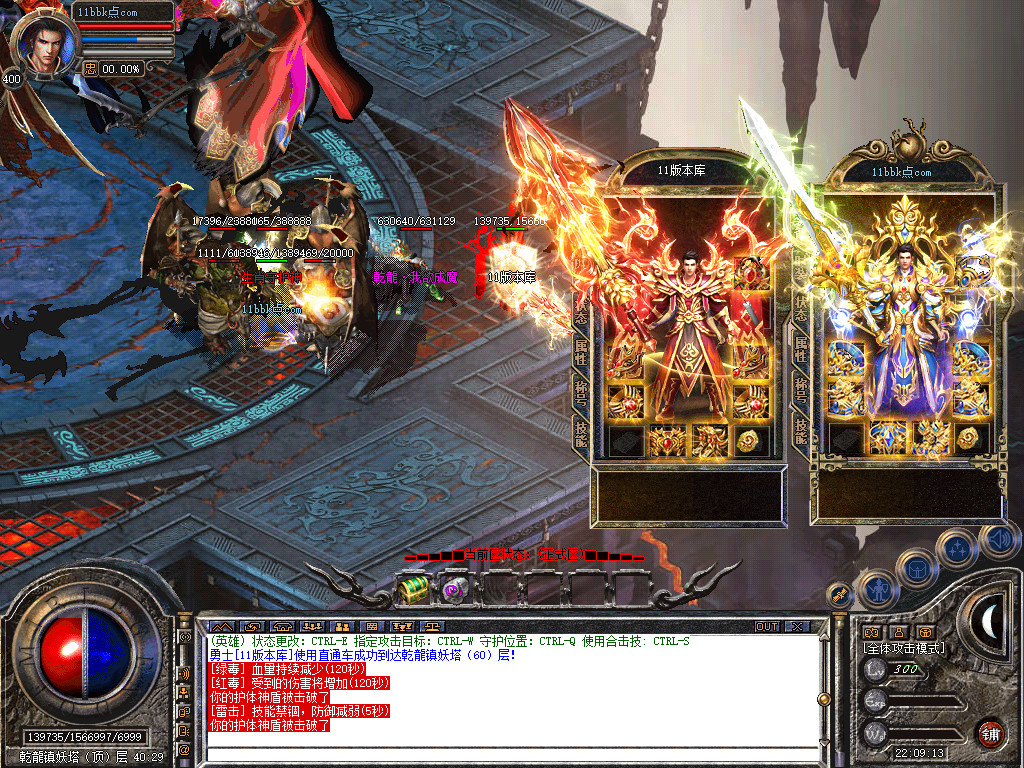Close the chat panel with the X button
The height and width of the screenshot is (768, 1024).
[x=796, y=627]
